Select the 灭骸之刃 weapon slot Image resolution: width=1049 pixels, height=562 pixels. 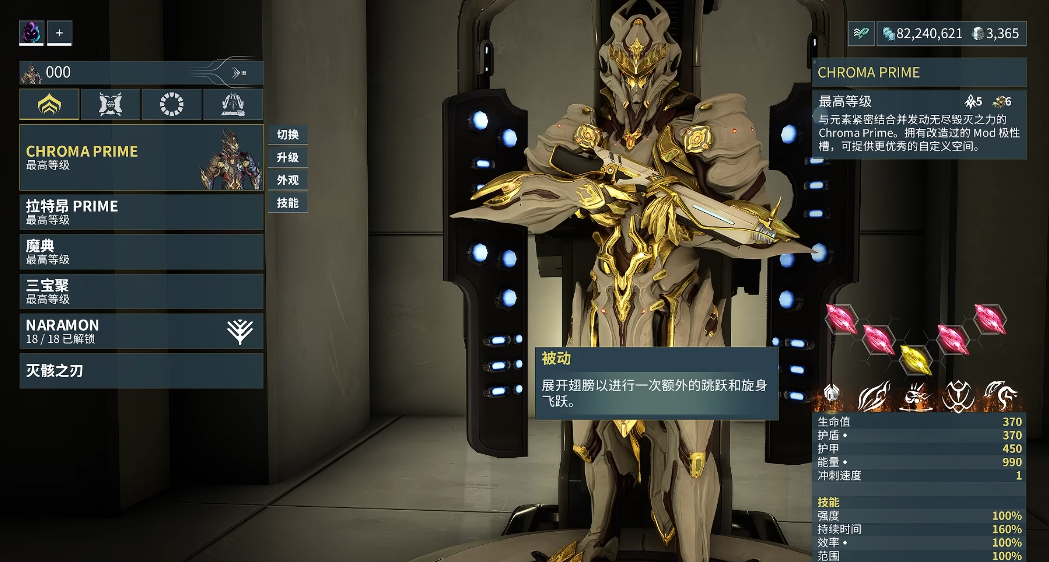[141, 371]
